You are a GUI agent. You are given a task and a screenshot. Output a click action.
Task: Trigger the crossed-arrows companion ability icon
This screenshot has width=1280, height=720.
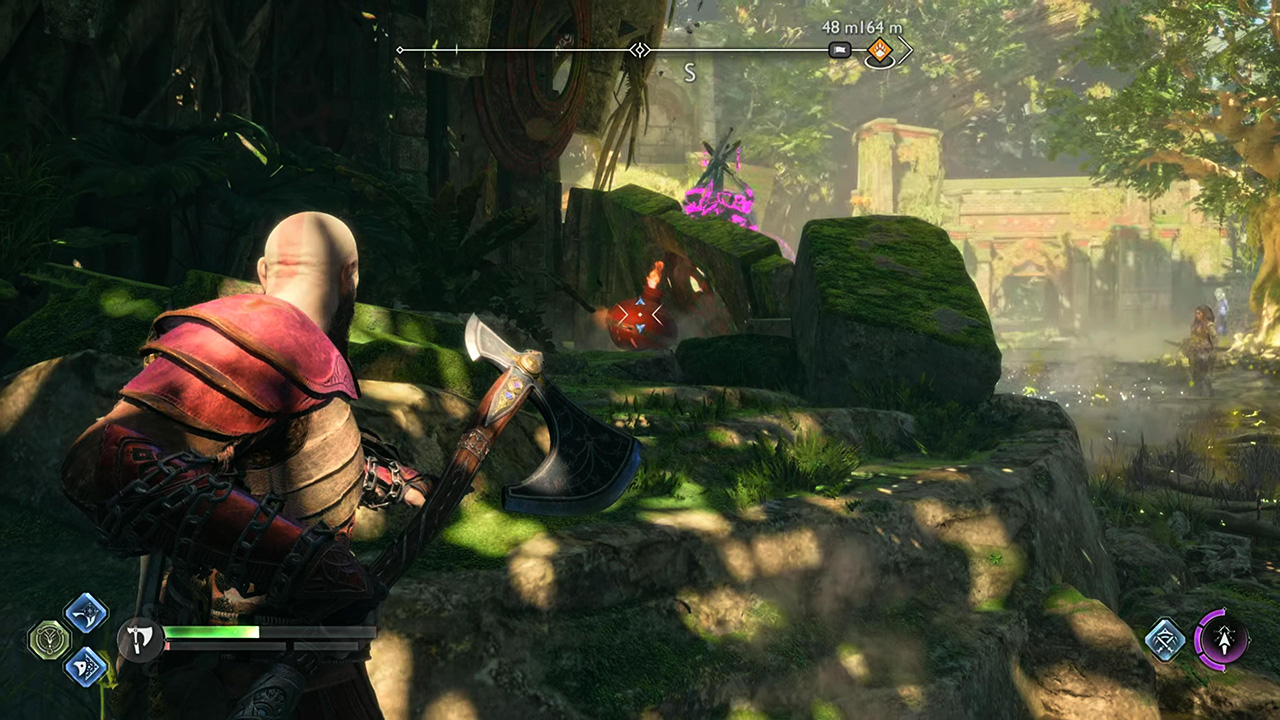[x=1165, y=639]
